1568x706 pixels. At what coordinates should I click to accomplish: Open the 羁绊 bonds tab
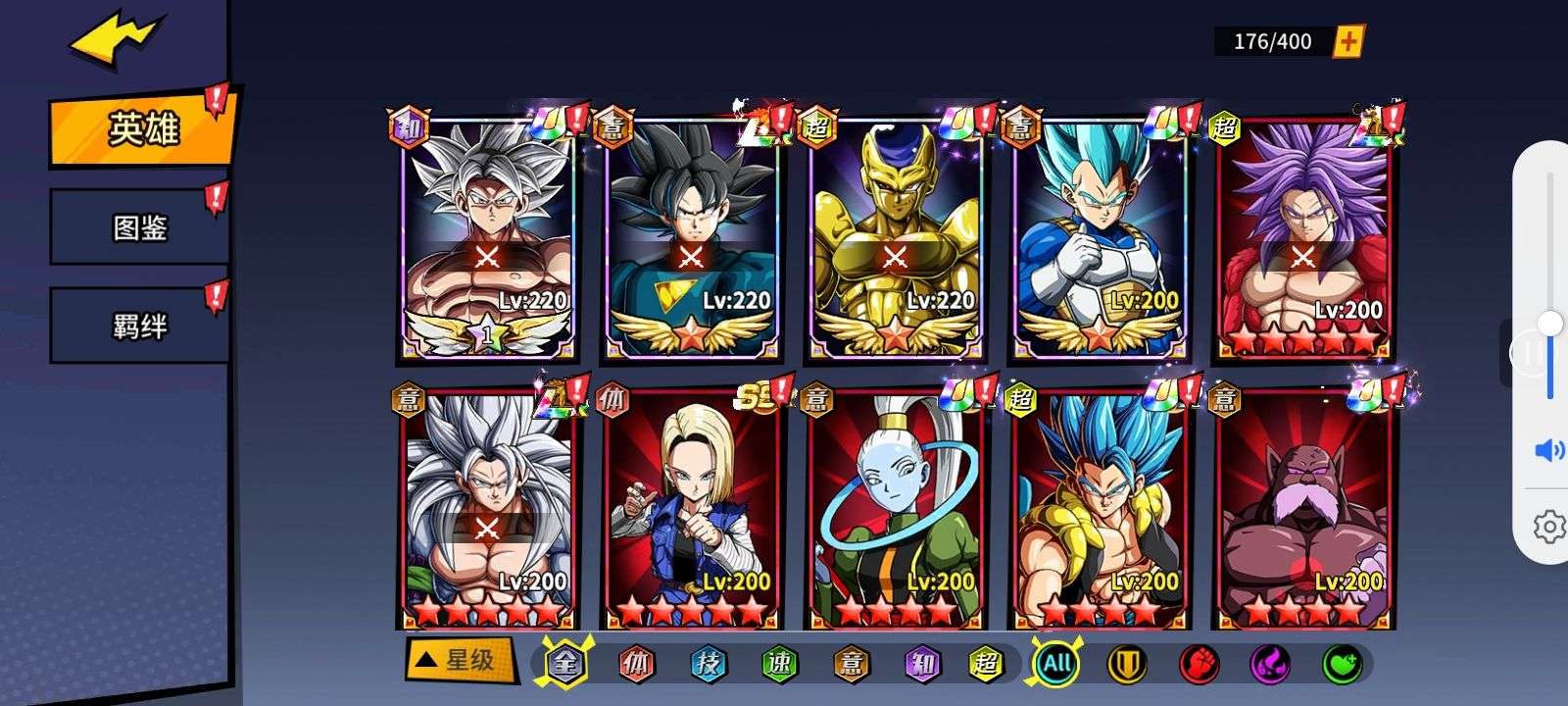click(x=140, y=325)
